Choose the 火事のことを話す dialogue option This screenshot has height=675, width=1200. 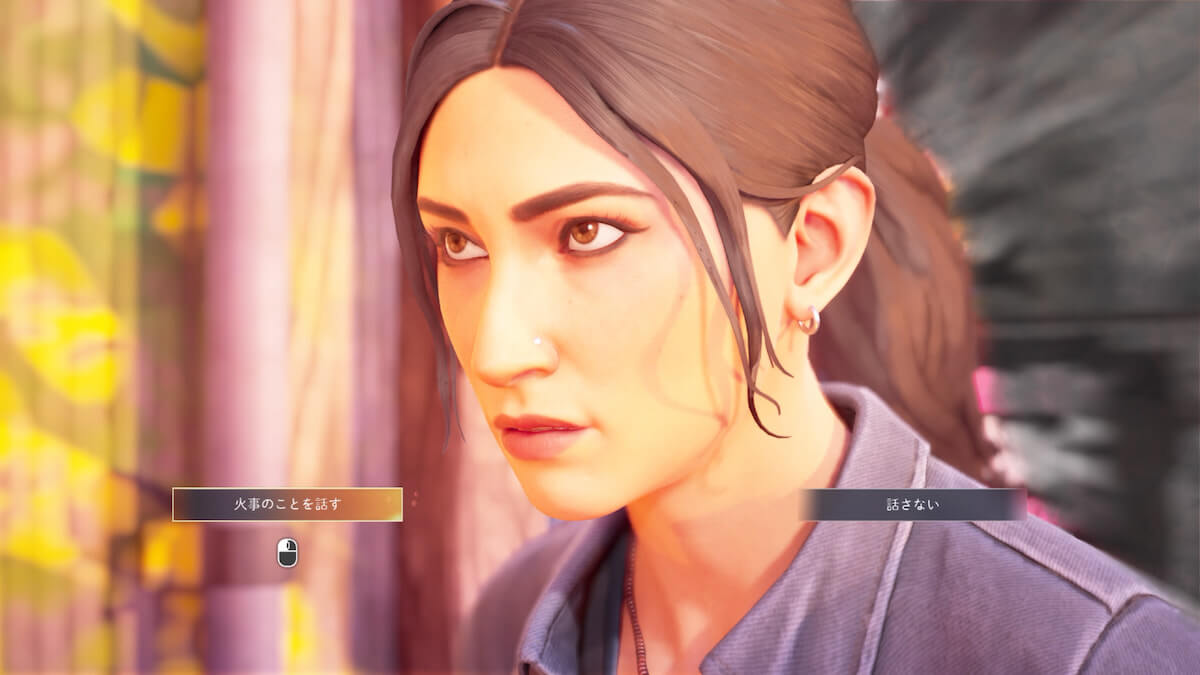tap(287, 504)
